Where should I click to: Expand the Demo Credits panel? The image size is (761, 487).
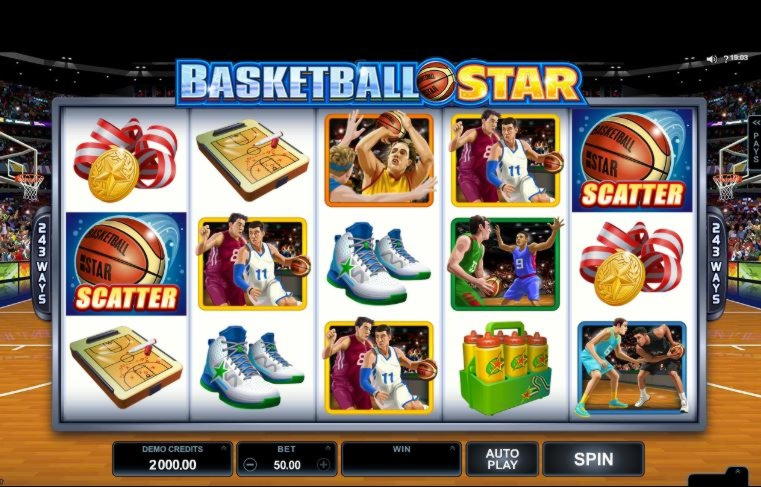click(x=172, y=459)
